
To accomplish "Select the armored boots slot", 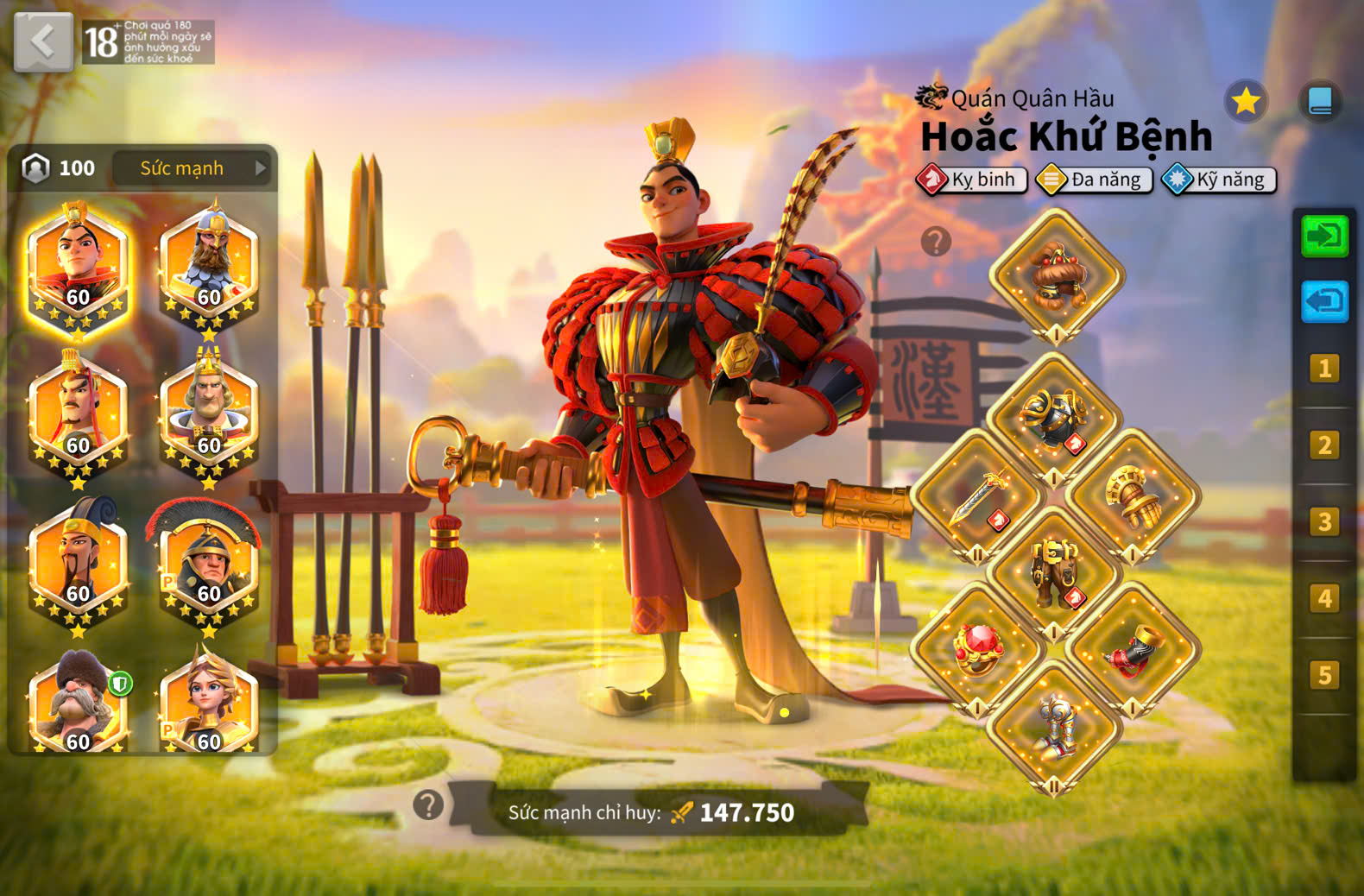I will [1054, 727].
